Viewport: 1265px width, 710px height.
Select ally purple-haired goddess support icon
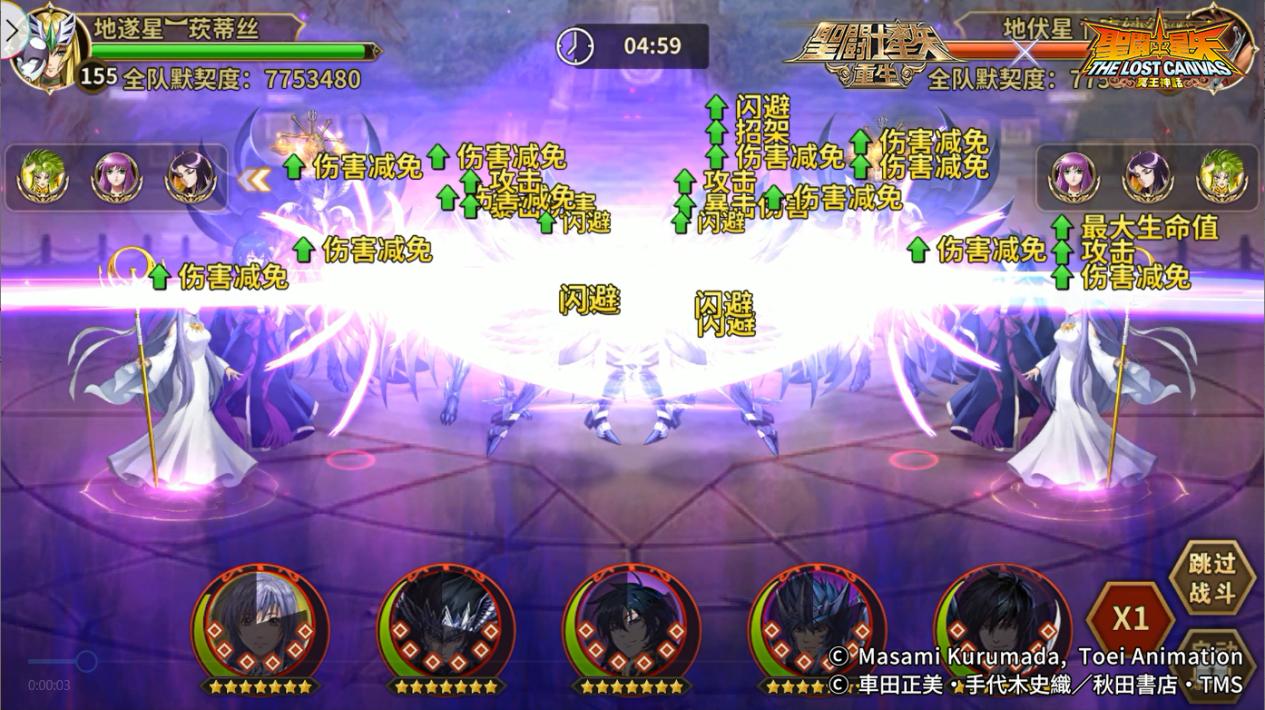click(x=116, y=177)
